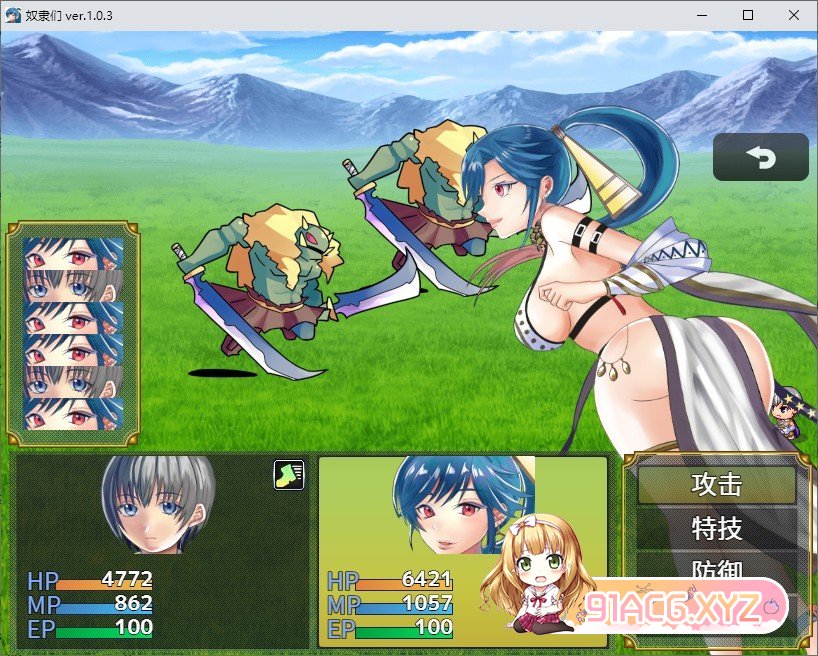Minimize the game window

pos(701,15)
